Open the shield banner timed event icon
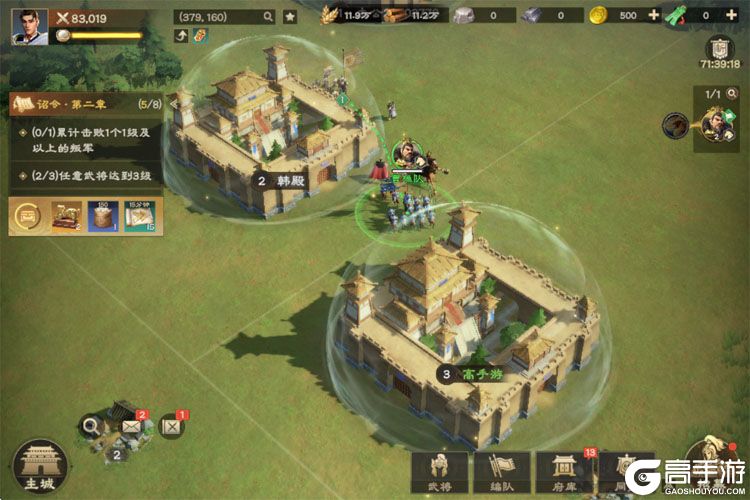The height and width of the screenshot is (500, 750). tap(719, 49)
